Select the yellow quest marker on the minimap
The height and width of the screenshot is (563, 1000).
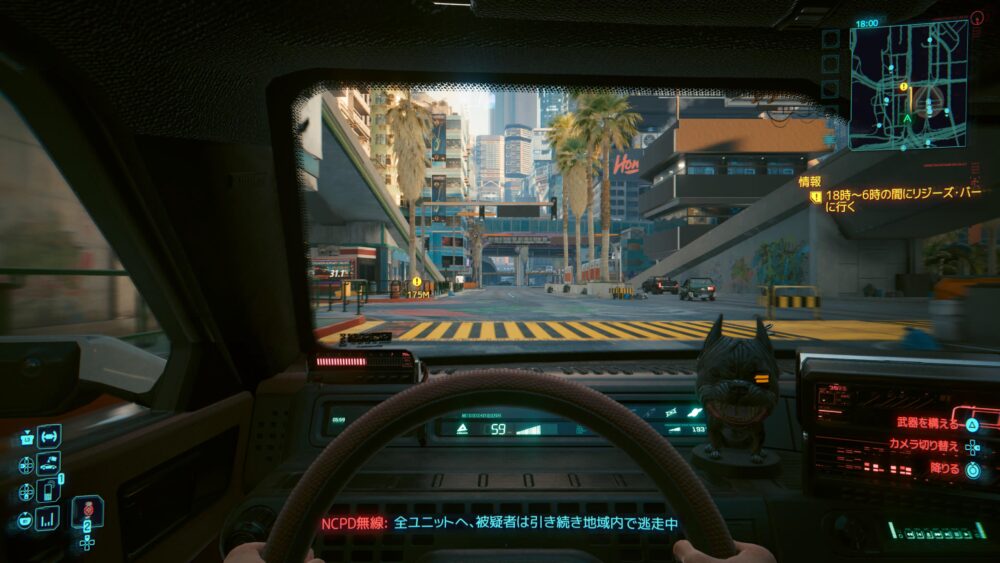[903, 87]
